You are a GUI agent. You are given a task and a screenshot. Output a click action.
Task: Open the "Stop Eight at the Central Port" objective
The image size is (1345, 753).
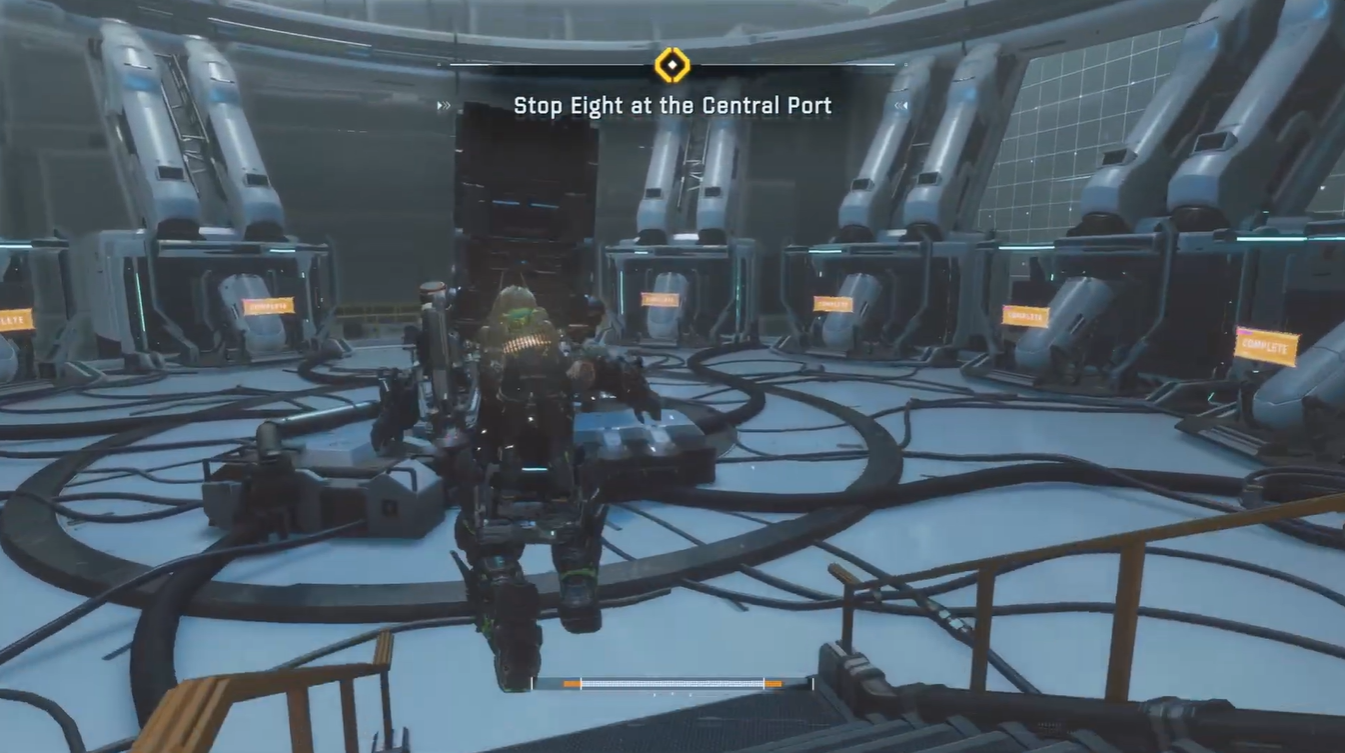[672, 105]
